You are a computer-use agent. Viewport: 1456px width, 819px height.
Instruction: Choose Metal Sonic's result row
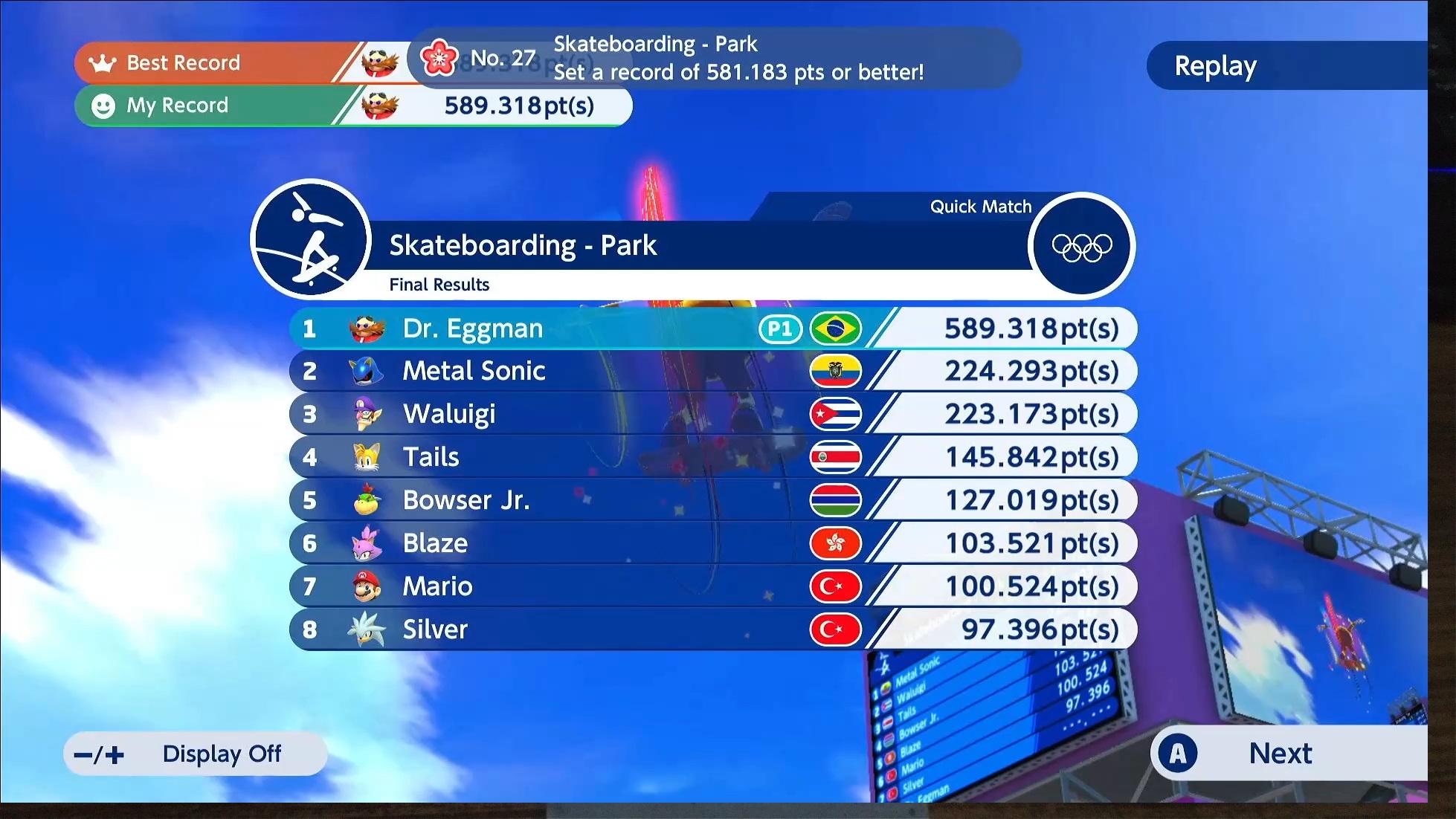tap(712, 371)
